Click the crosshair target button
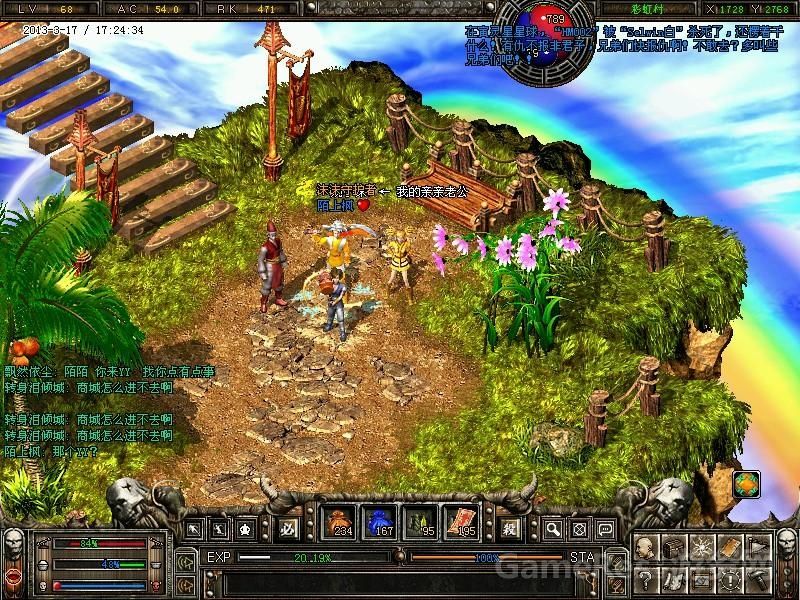The height and width of the screenshot is (600, 800). 578,528
